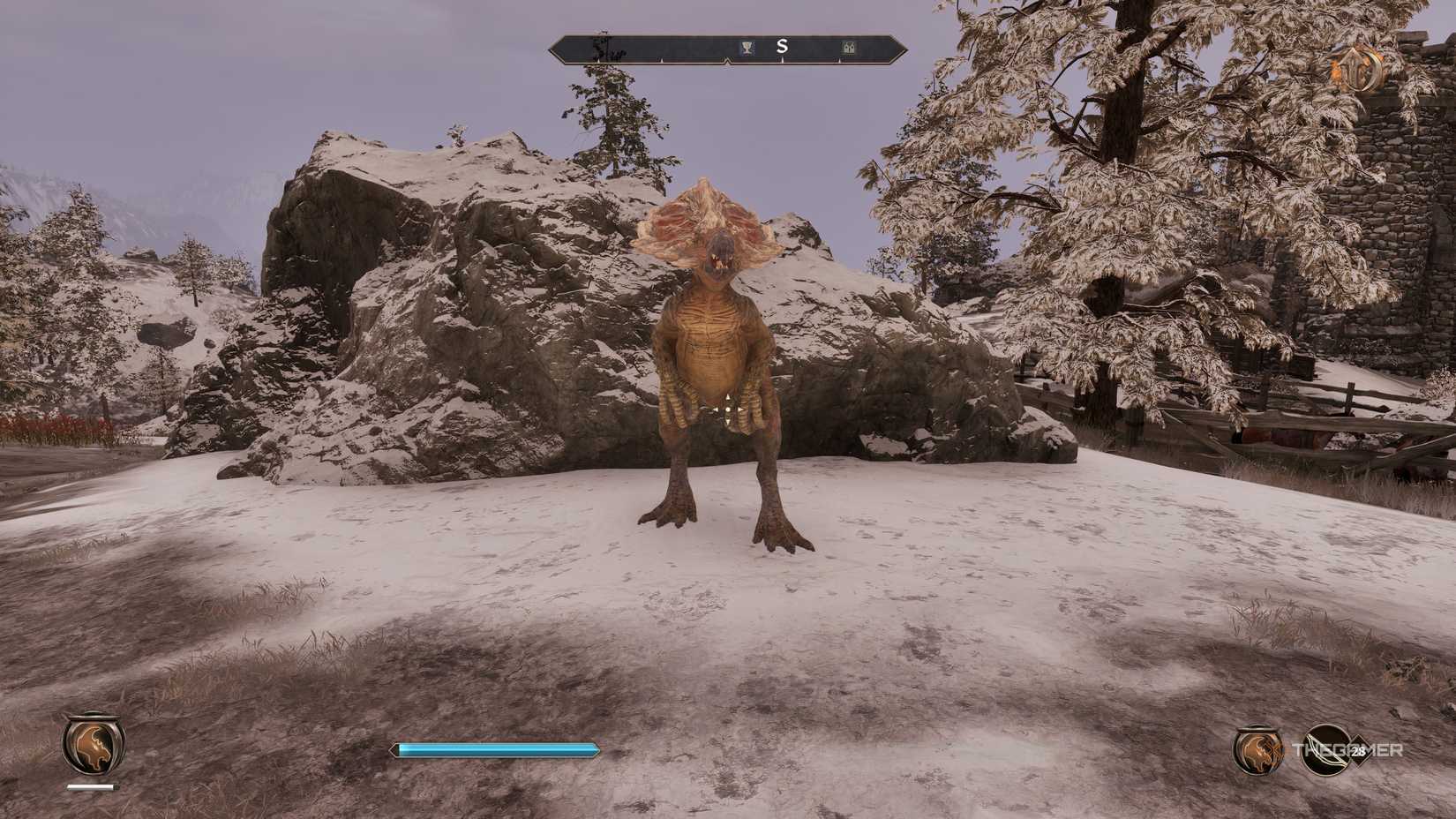The height and width of the screenshot is (819, 1456).
Task: Select the S cardinal direction on the compass
Action: pos(783,47)
